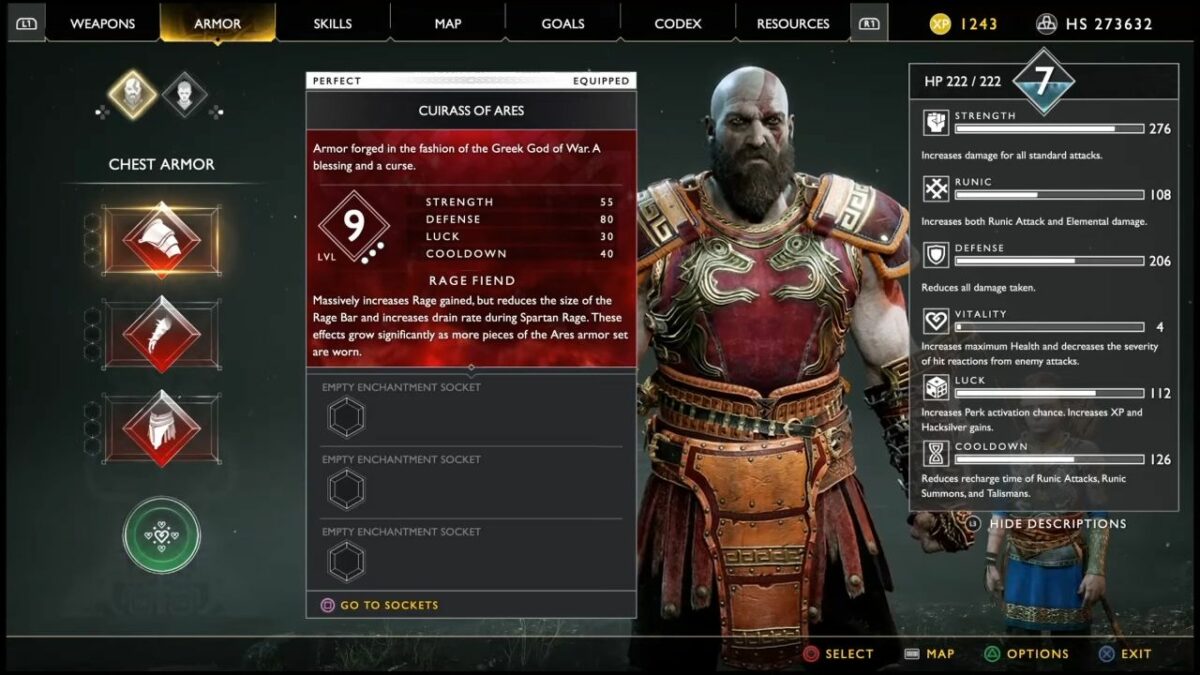Hide the stat descriptions
This screenshot has height=675, width=1200.
[x=1057, y=524]
